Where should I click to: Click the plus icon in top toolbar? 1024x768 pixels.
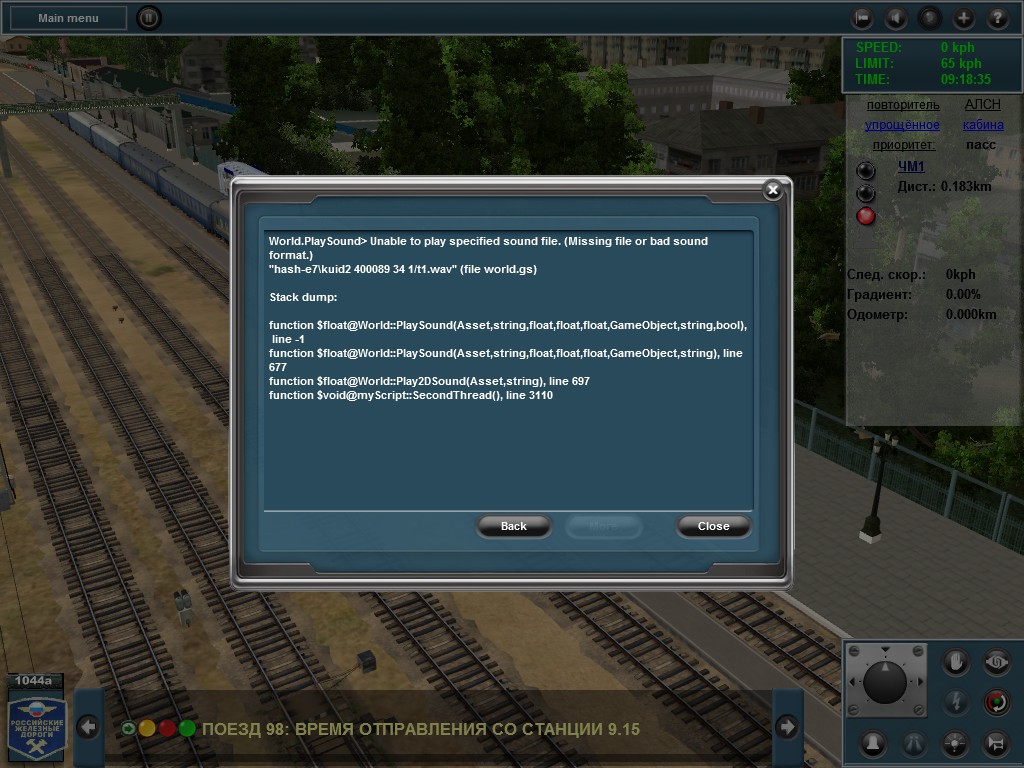(963, 18)
